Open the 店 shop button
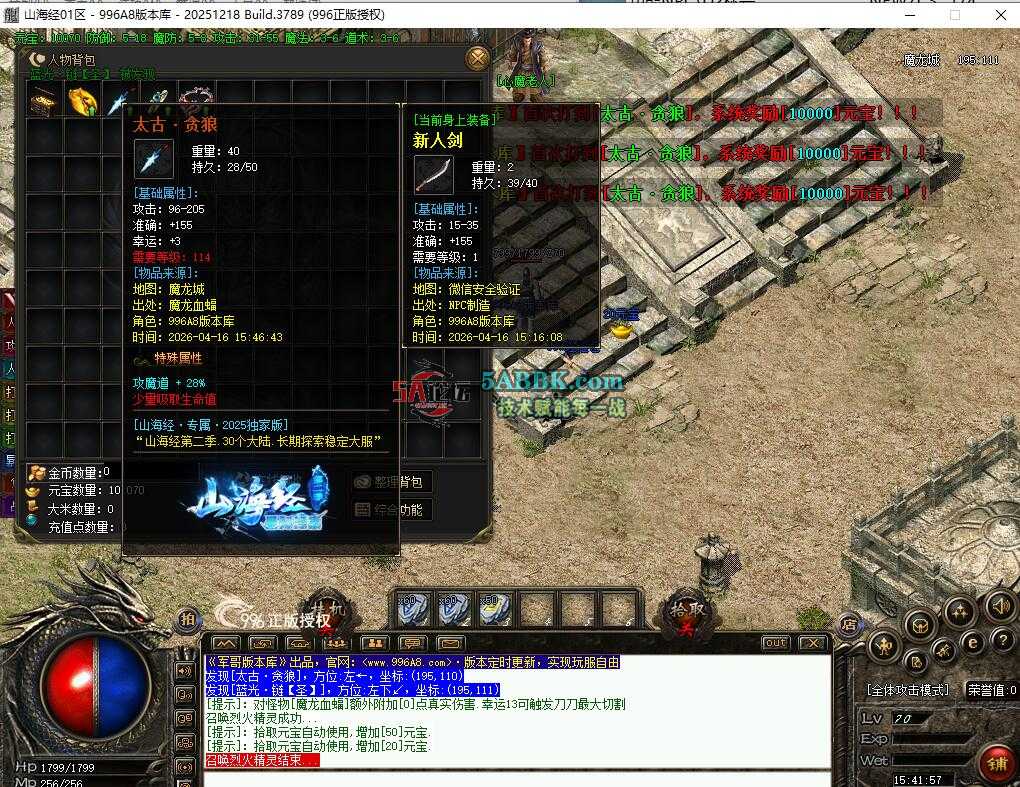Image resolution: width=1020 pixels, height=787 pixels. coord(848,623)
